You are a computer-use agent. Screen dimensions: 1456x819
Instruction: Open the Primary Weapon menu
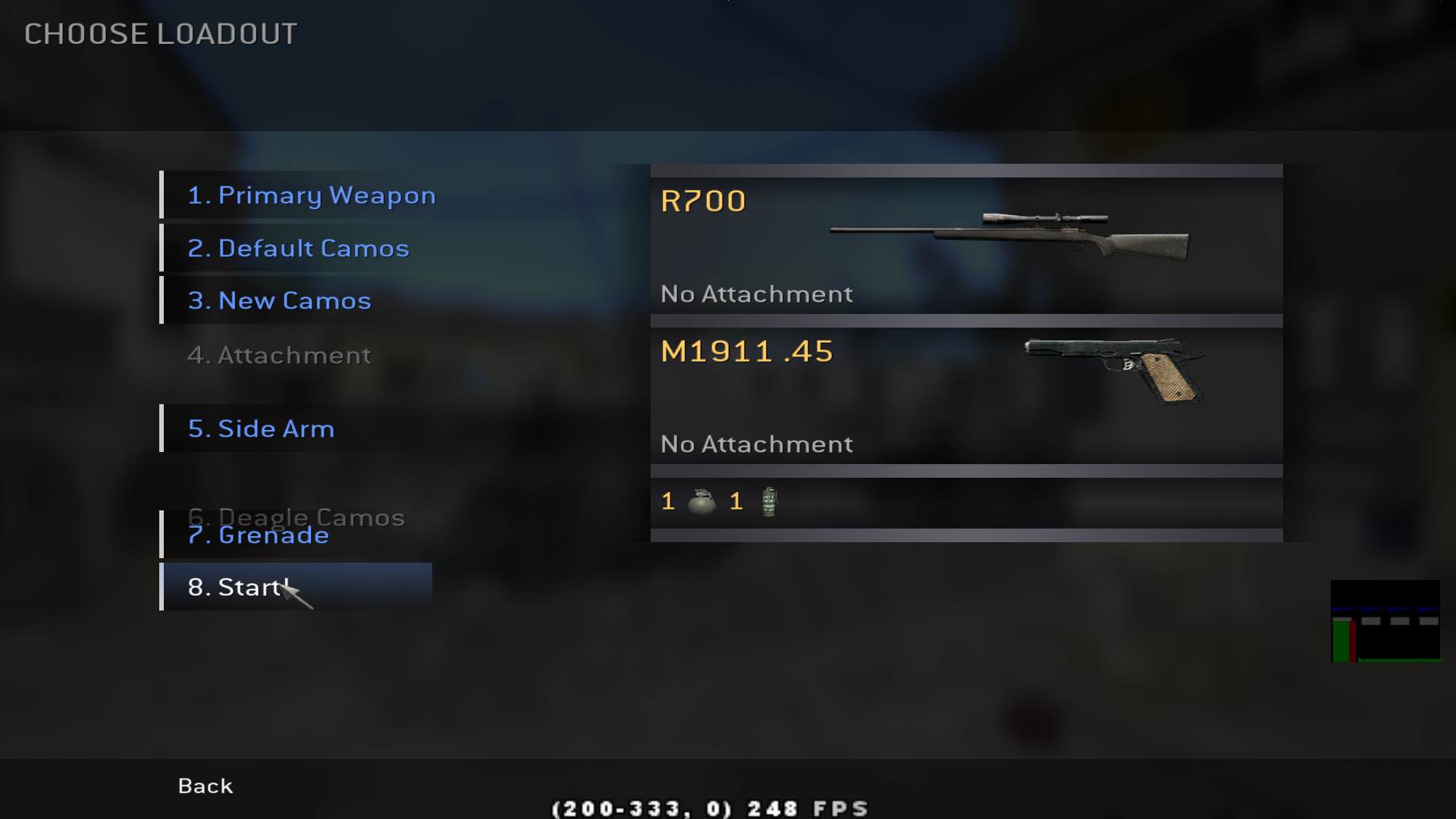point(311,196)
